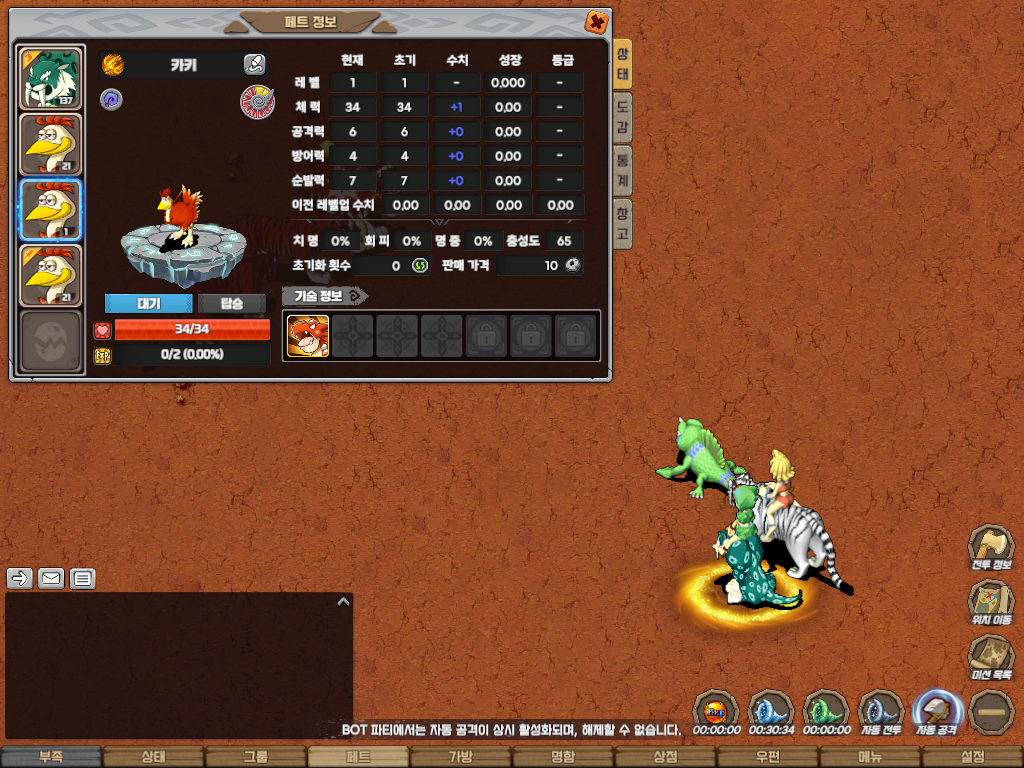
Task: Collapse the quick icon row with minus button
Action: pyautogui.click(x=990, y=710)
